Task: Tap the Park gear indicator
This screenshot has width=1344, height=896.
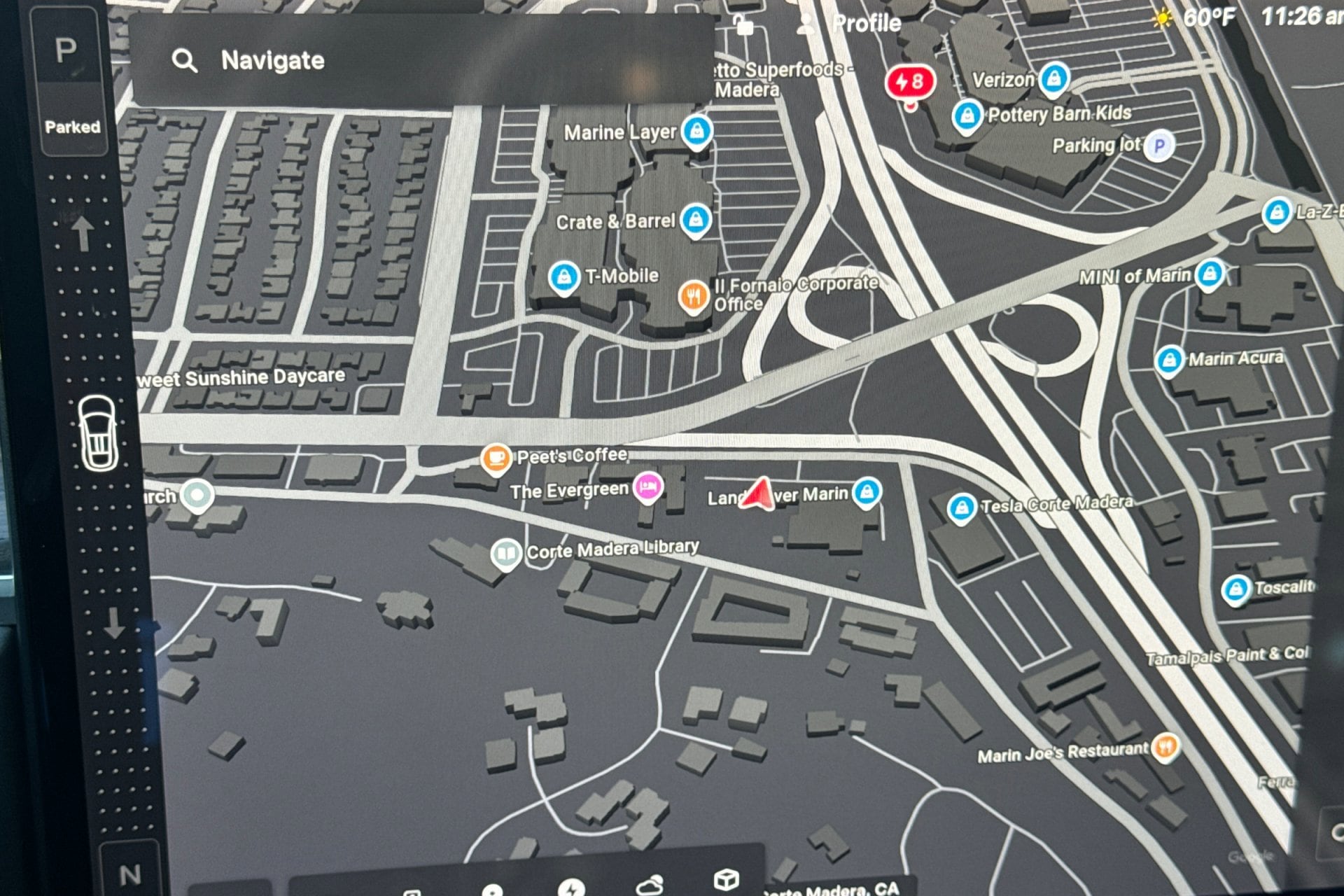Action: (x=66, y=51)
